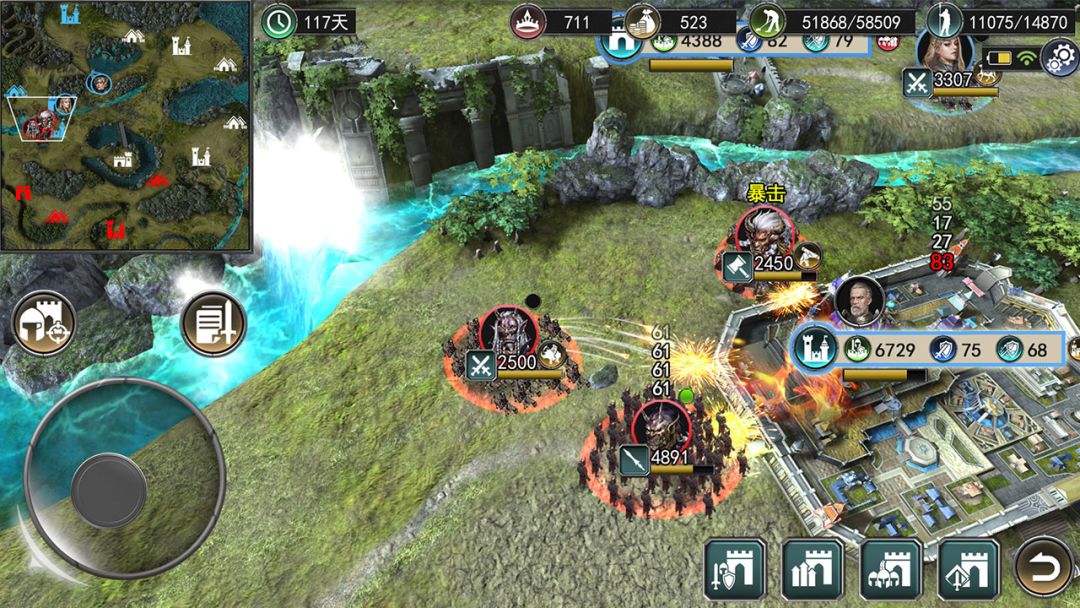Open the scroll and sword orders button

213,324
